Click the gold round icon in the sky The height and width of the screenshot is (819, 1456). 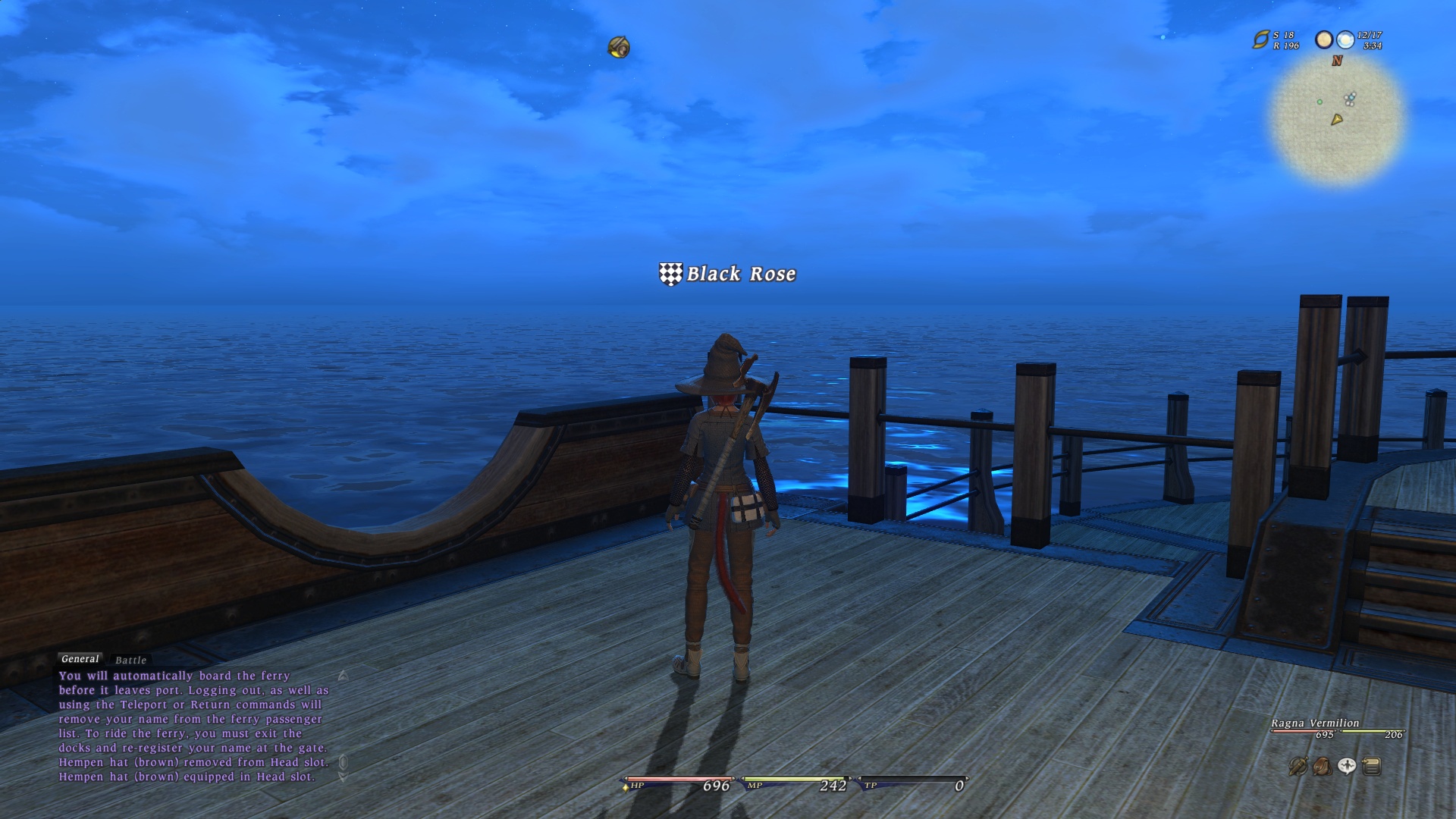click(x=619, y=48)
